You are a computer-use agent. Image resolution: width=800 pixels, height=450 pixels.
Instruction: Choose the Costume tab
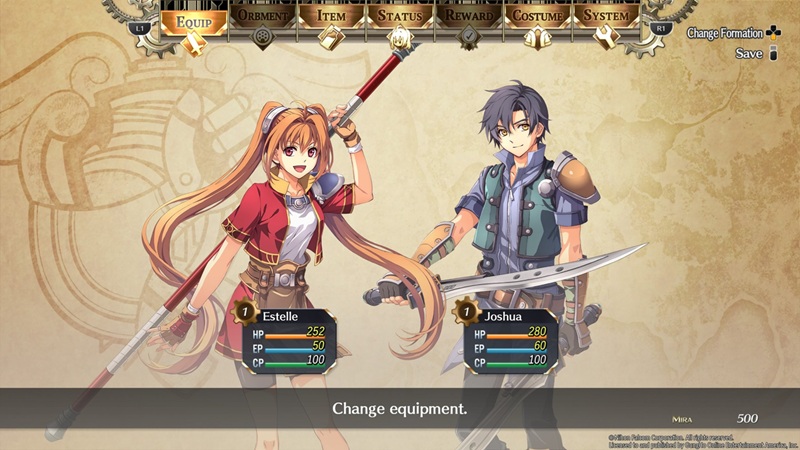tap(538, 18)
